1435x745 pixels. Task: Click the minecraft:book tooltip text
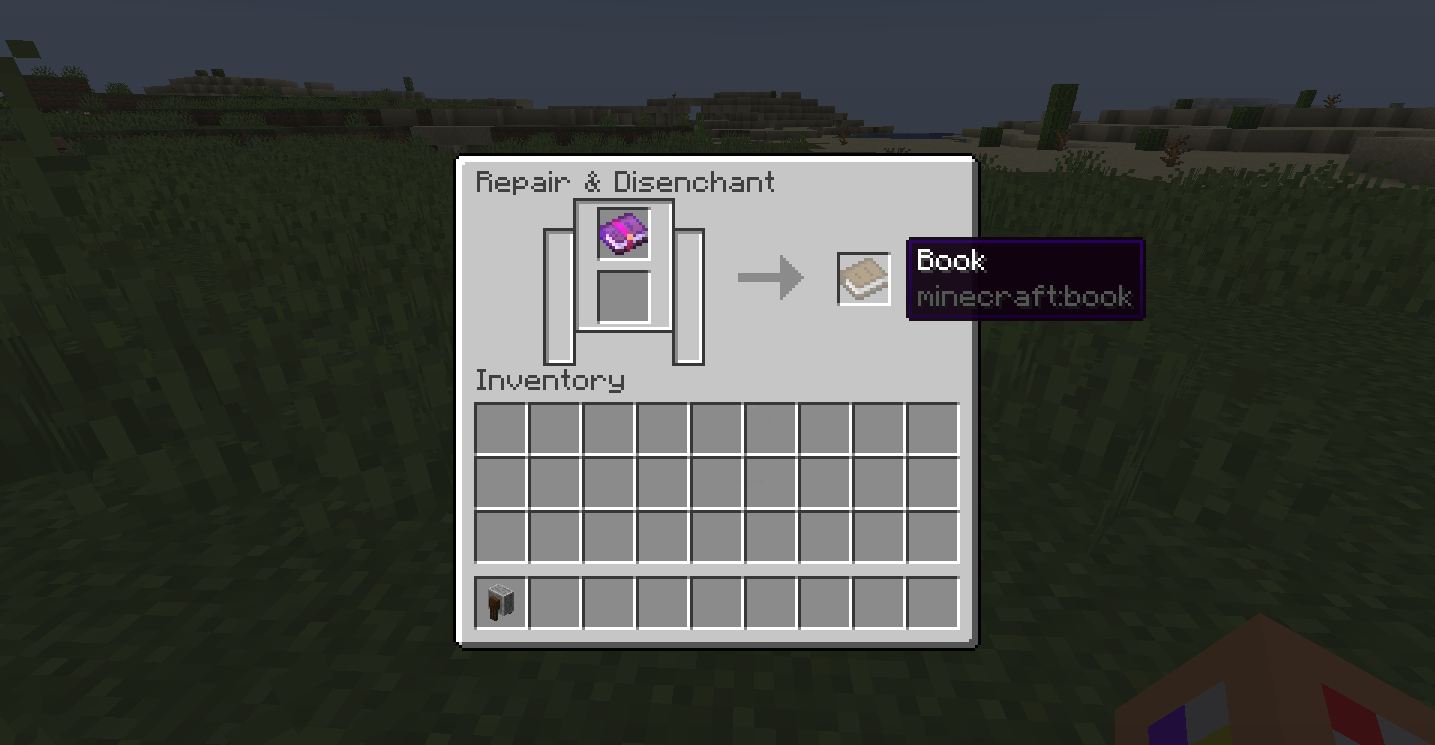pos(1024,297)
